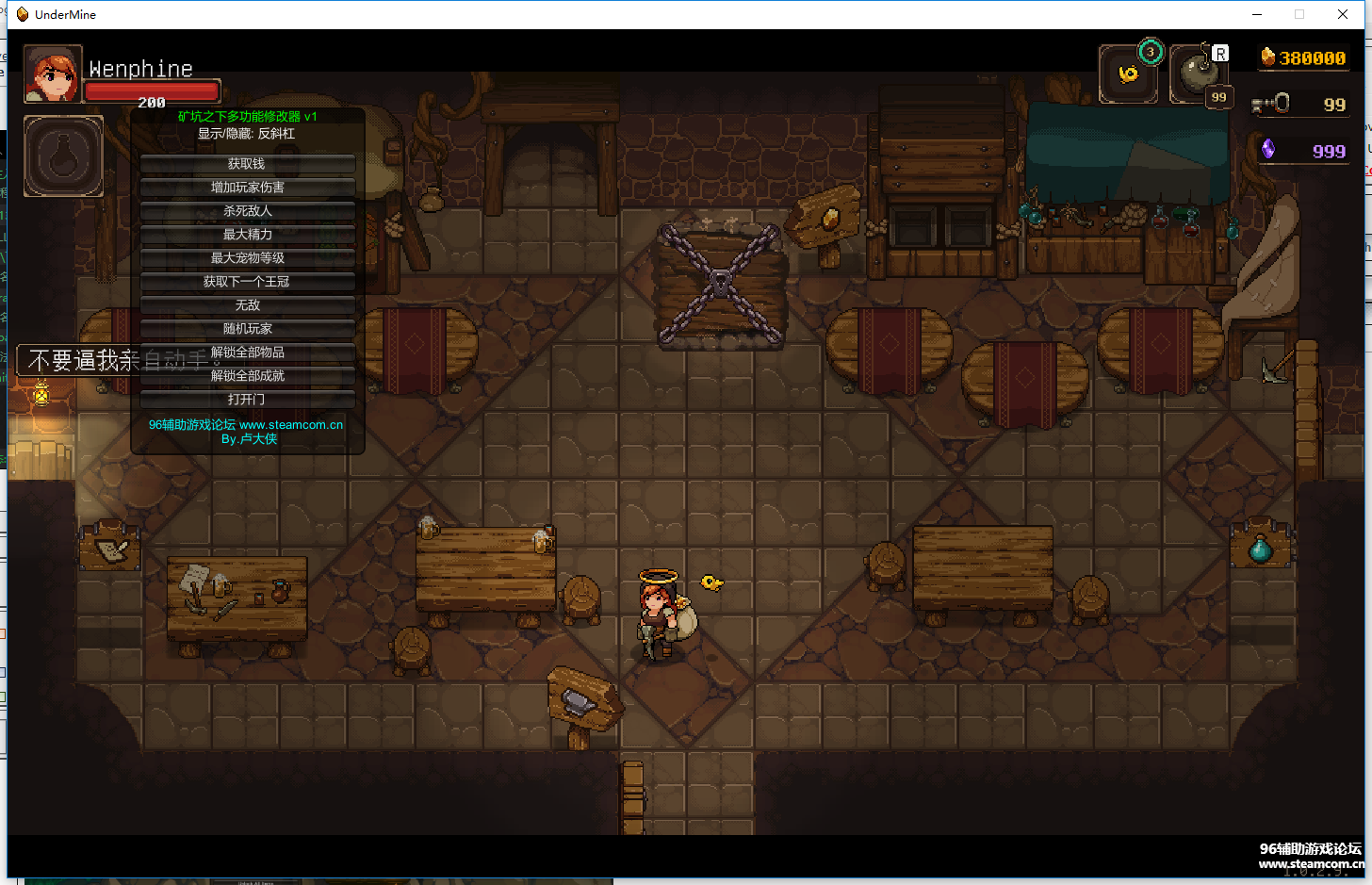Select the 随机玩家 option
This screenshot has height=885, width=1372.
247,329
